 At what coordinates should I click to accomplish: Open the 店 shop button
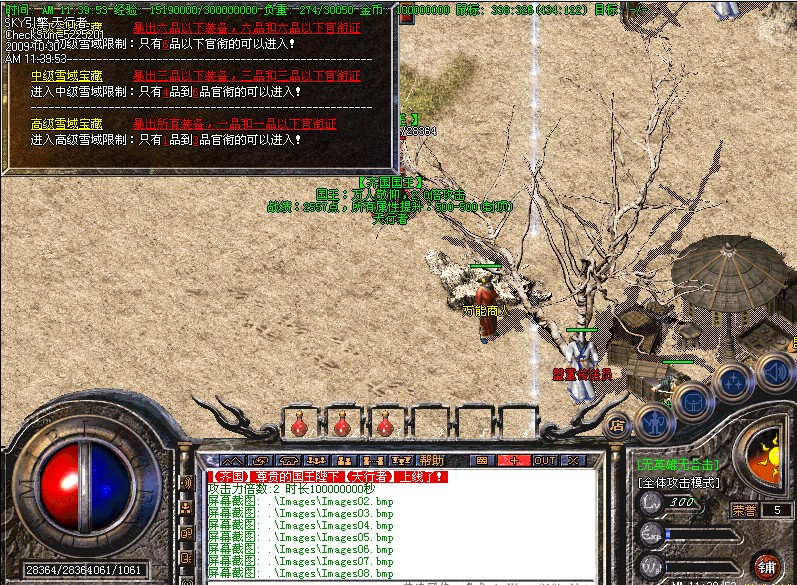(x=618, y=424)
